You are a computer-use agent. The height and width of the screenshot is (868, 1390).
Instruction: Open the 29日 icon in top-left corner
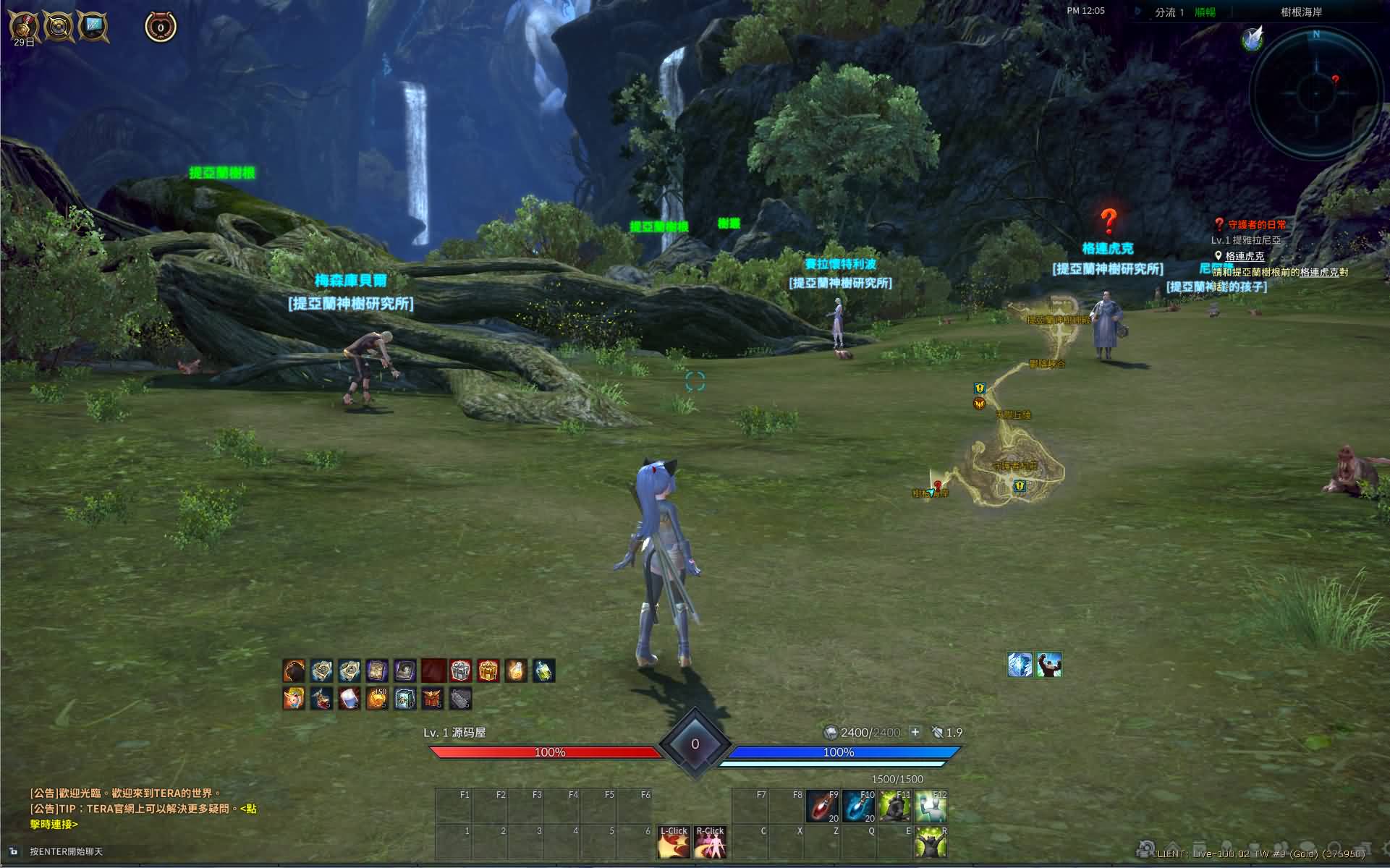click(25, 27)
